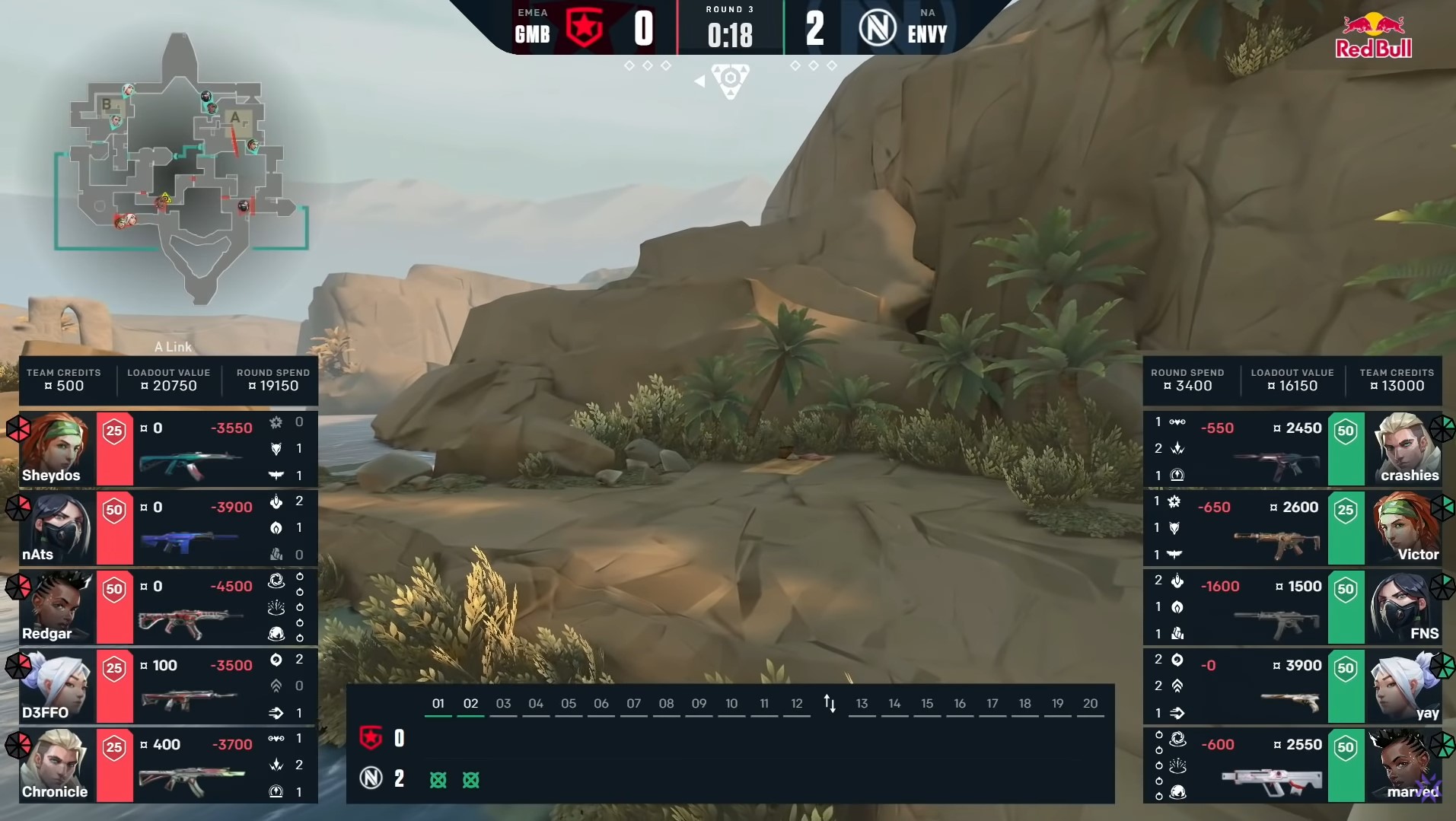Screen dimensions: 1456x821
Task: Click the B site marker on the minimap
Action: [x=107, y=104]
